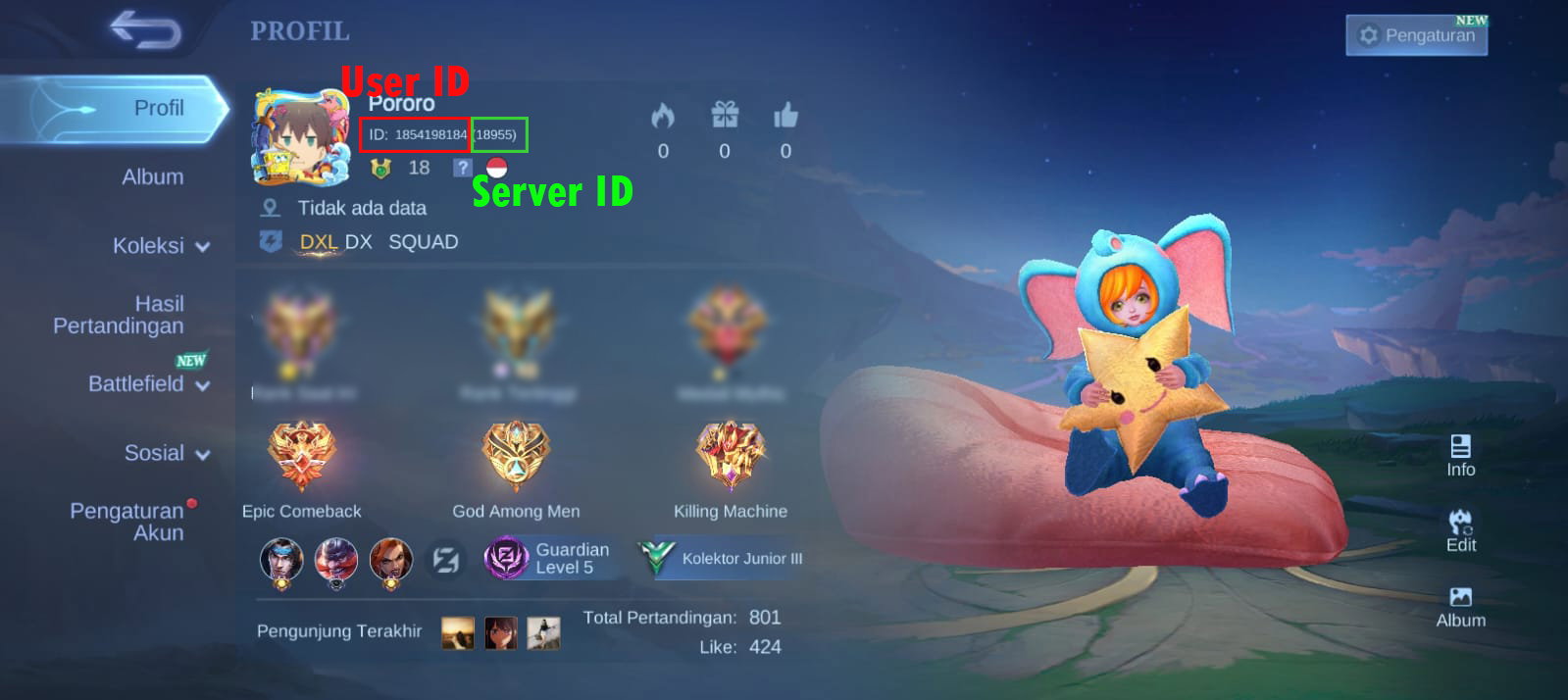
Task: Open Pengaturan Akun account settings
Action: [x=126, y=522]
